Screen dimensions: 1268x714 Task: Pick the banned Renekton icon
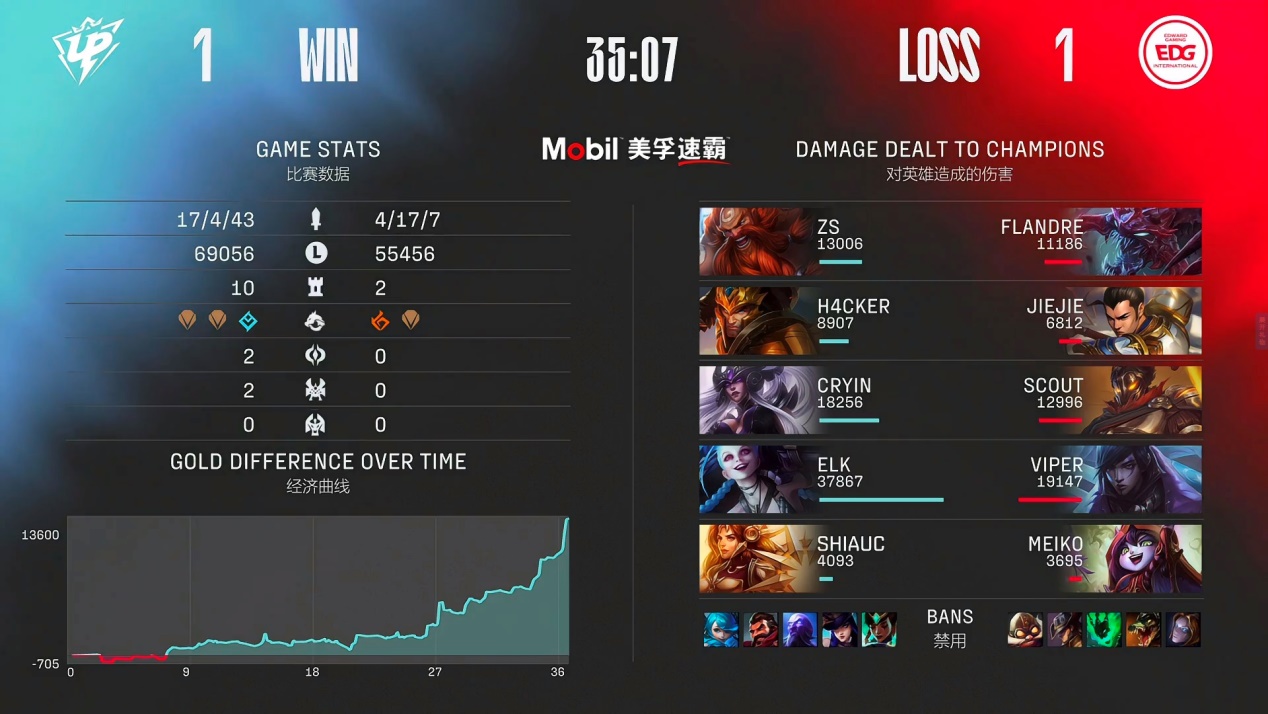coord(1143,630)
